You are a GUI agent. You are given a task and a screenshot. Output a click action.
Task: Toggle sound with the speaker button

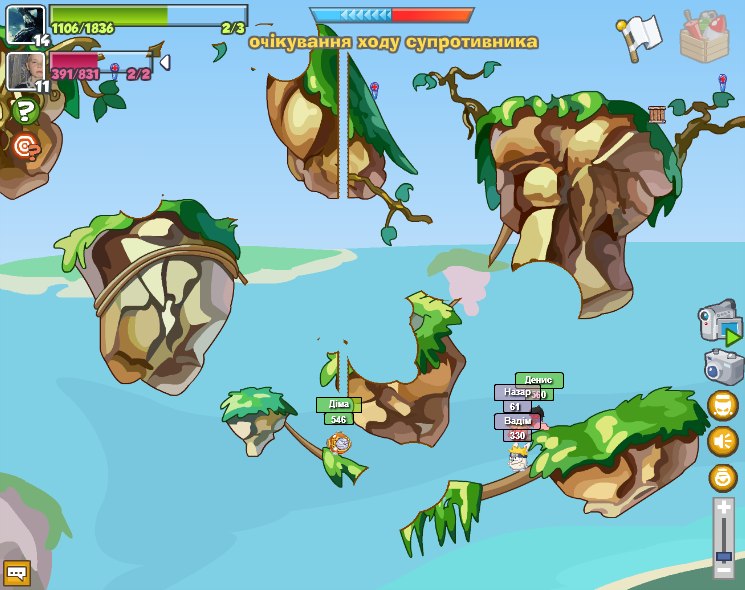coord(722,441)
